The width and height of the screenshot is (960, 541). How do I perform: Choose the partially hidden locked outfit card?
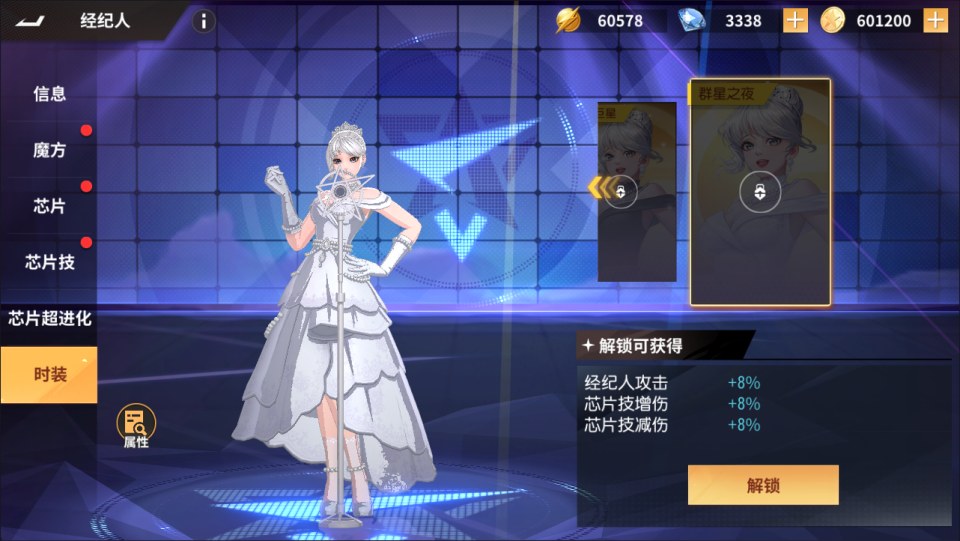tap(636, 192)
